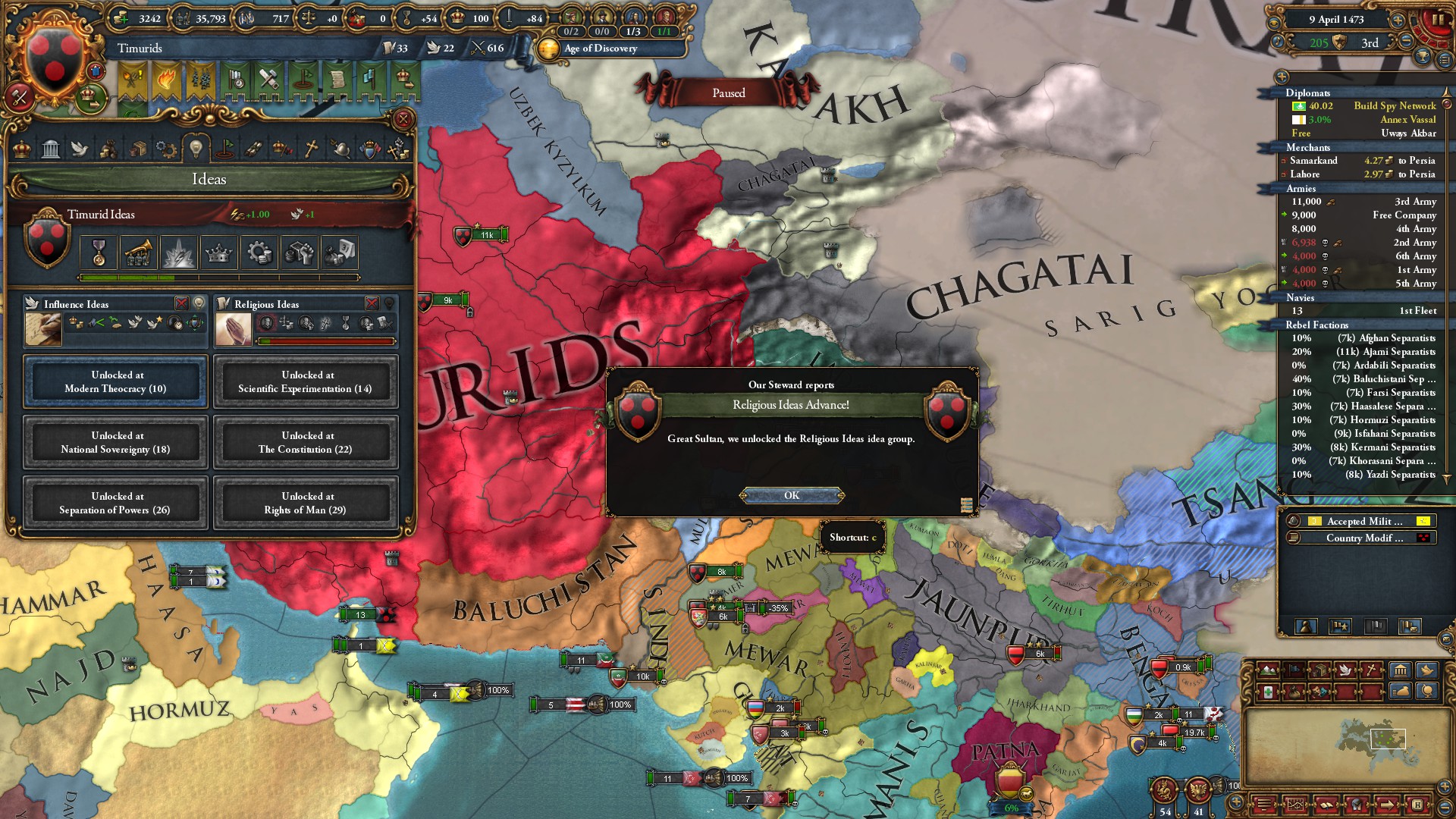
Task: Abandon the Influence Ideas group via red X
Action: (x=182, y=303)
